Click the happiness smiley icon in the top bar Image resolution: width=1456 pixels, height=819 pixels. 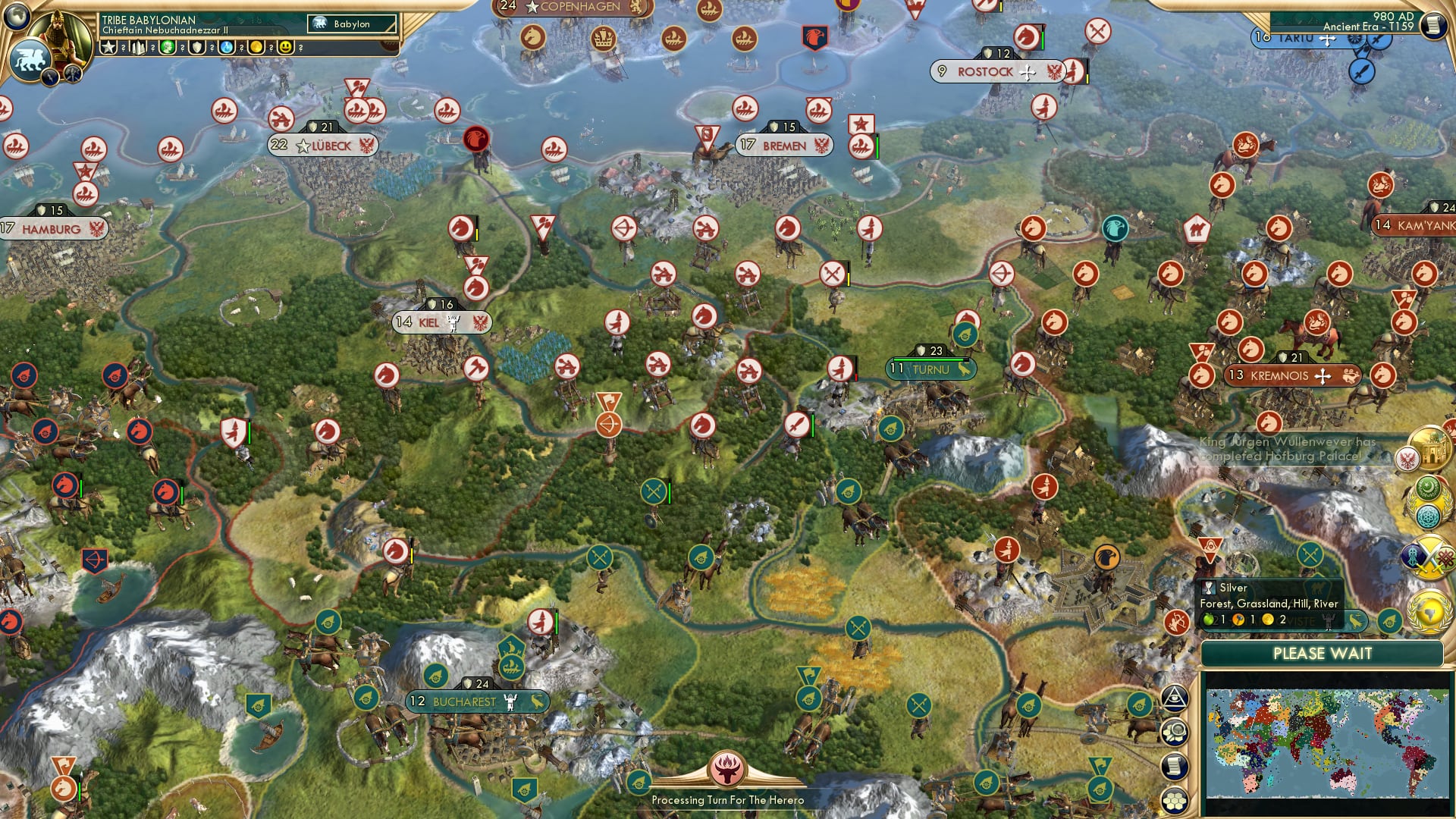click(x=285, y=47)
